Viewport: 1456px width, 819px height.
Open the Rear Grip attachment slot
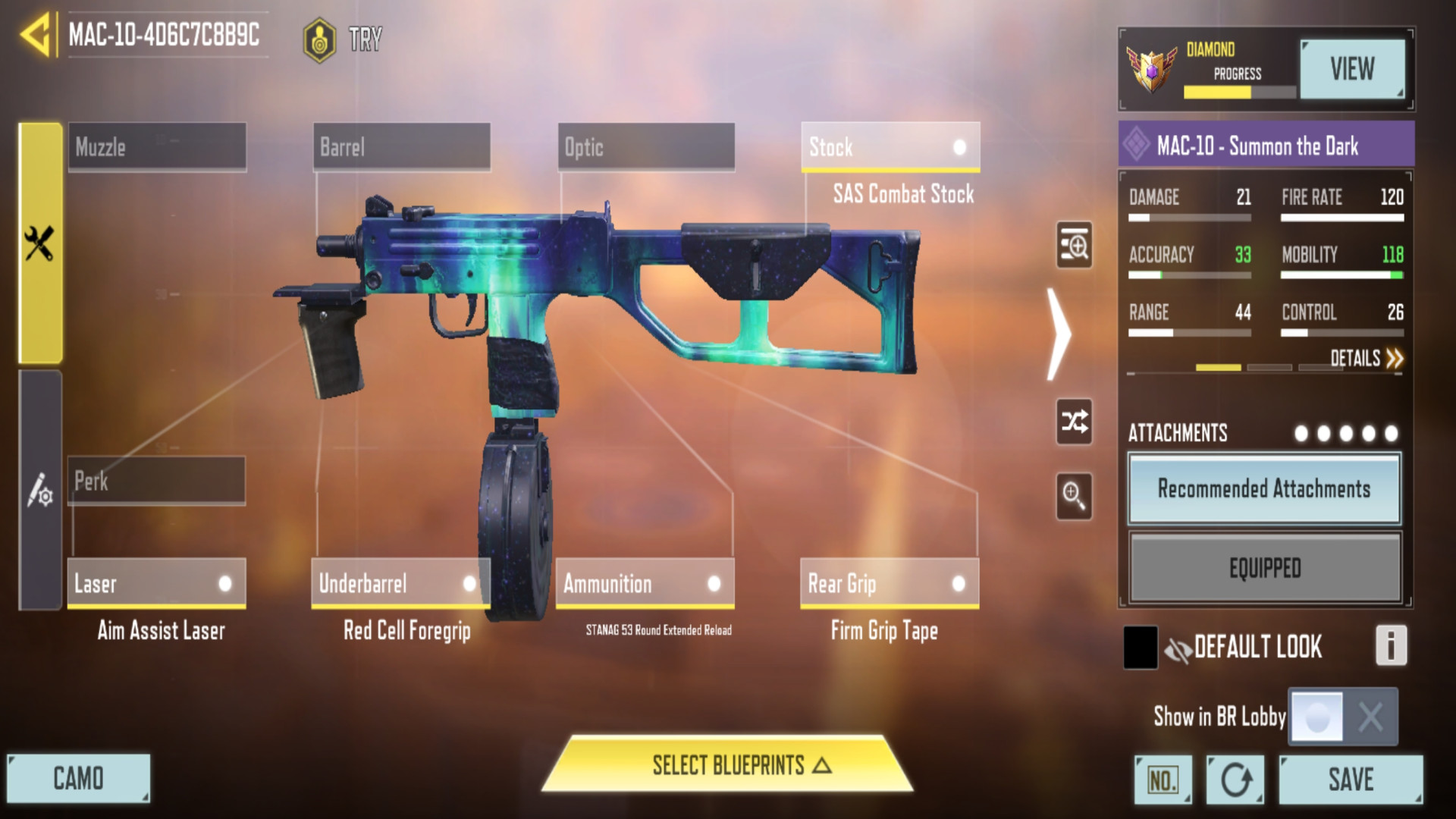coord(889,583)
